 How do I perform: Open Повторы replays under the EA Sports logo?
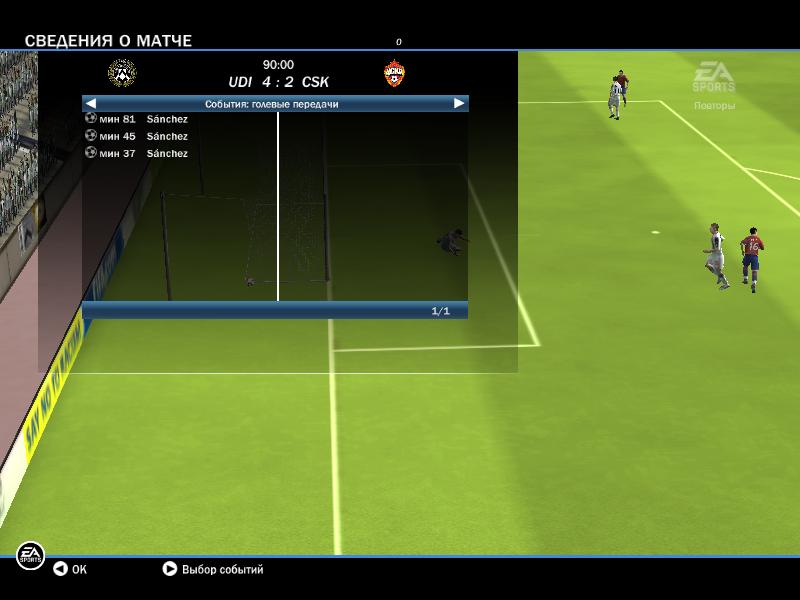tap(714, 105)
